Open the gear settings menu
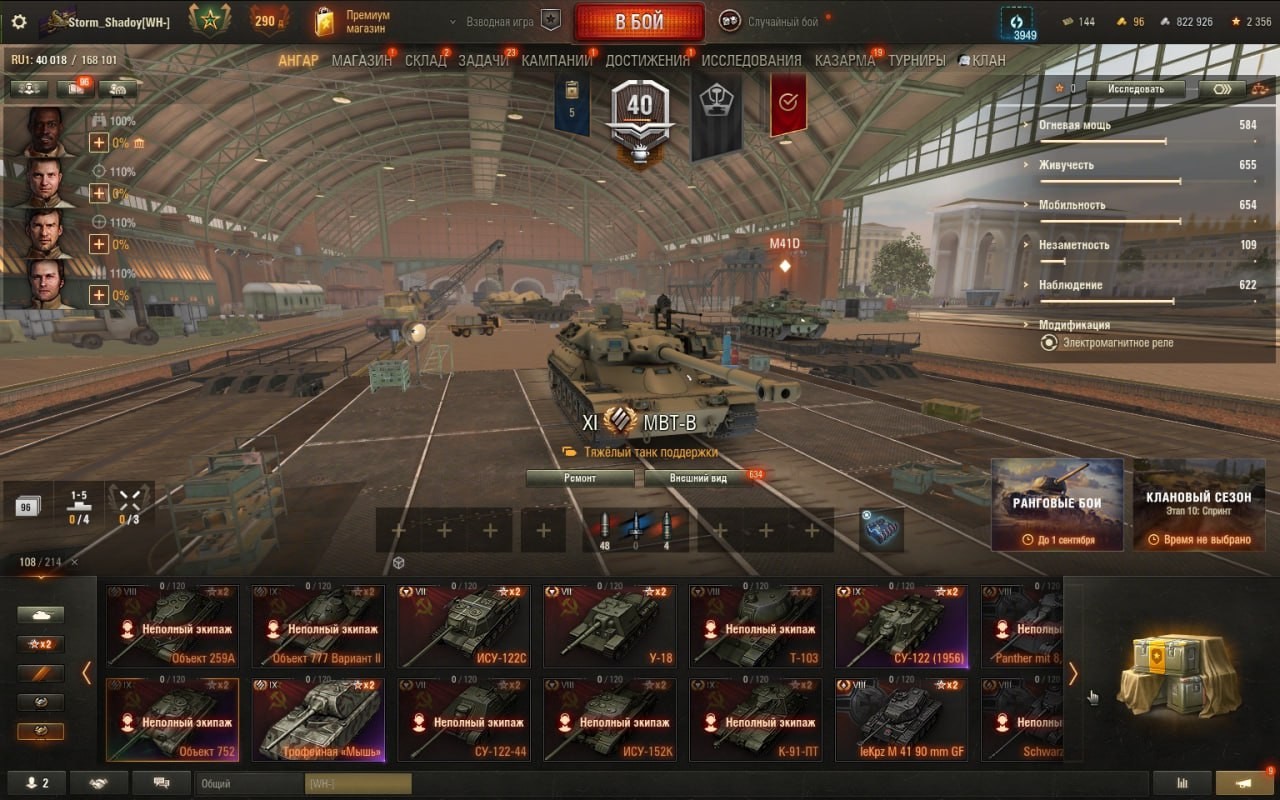The height and width of the screenshot is (800, 1280). [19, 22]
